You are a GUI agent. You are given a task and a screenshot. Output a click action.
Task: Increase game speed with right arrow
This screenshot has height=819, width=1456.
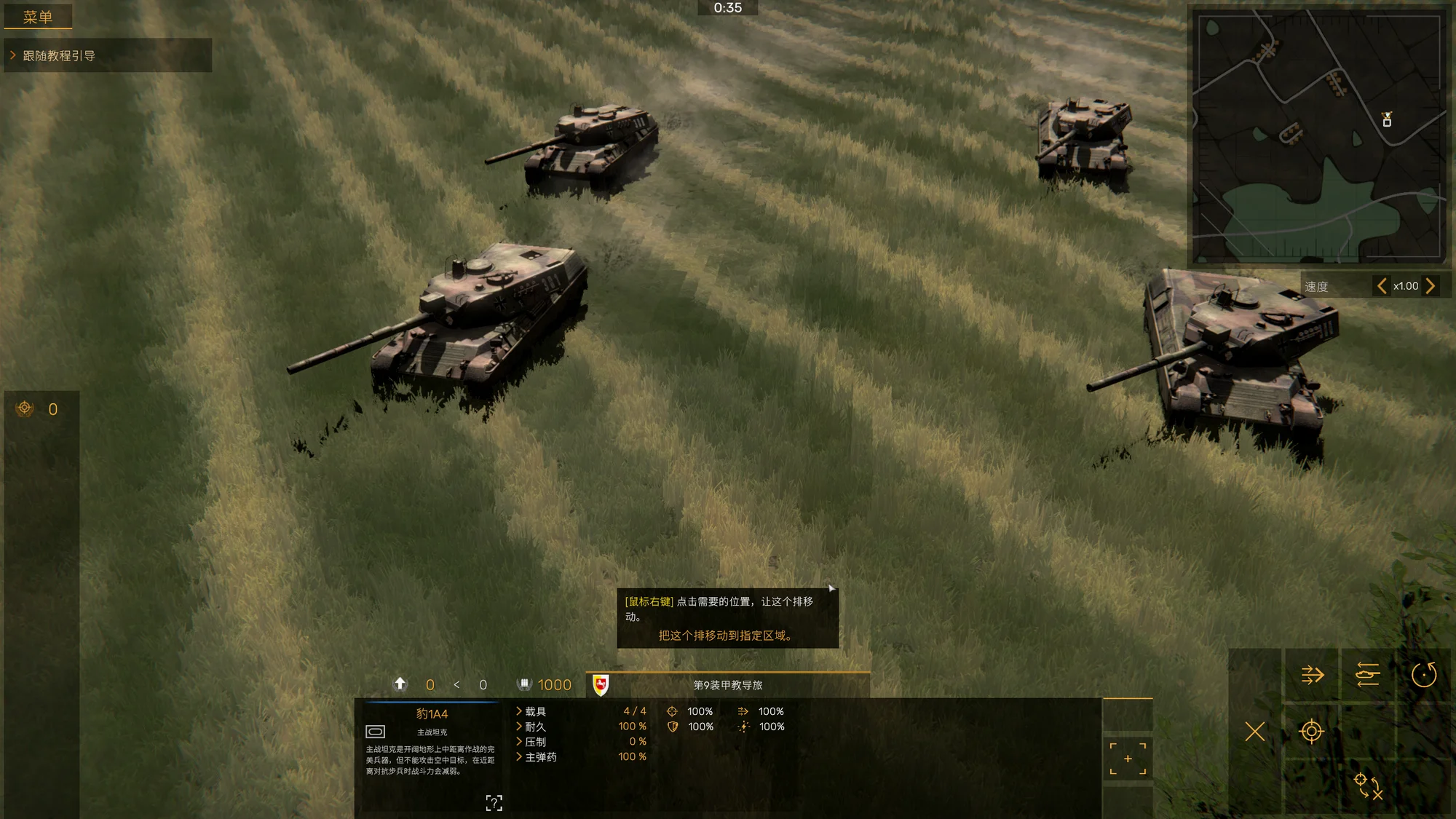coord(1431,286)
